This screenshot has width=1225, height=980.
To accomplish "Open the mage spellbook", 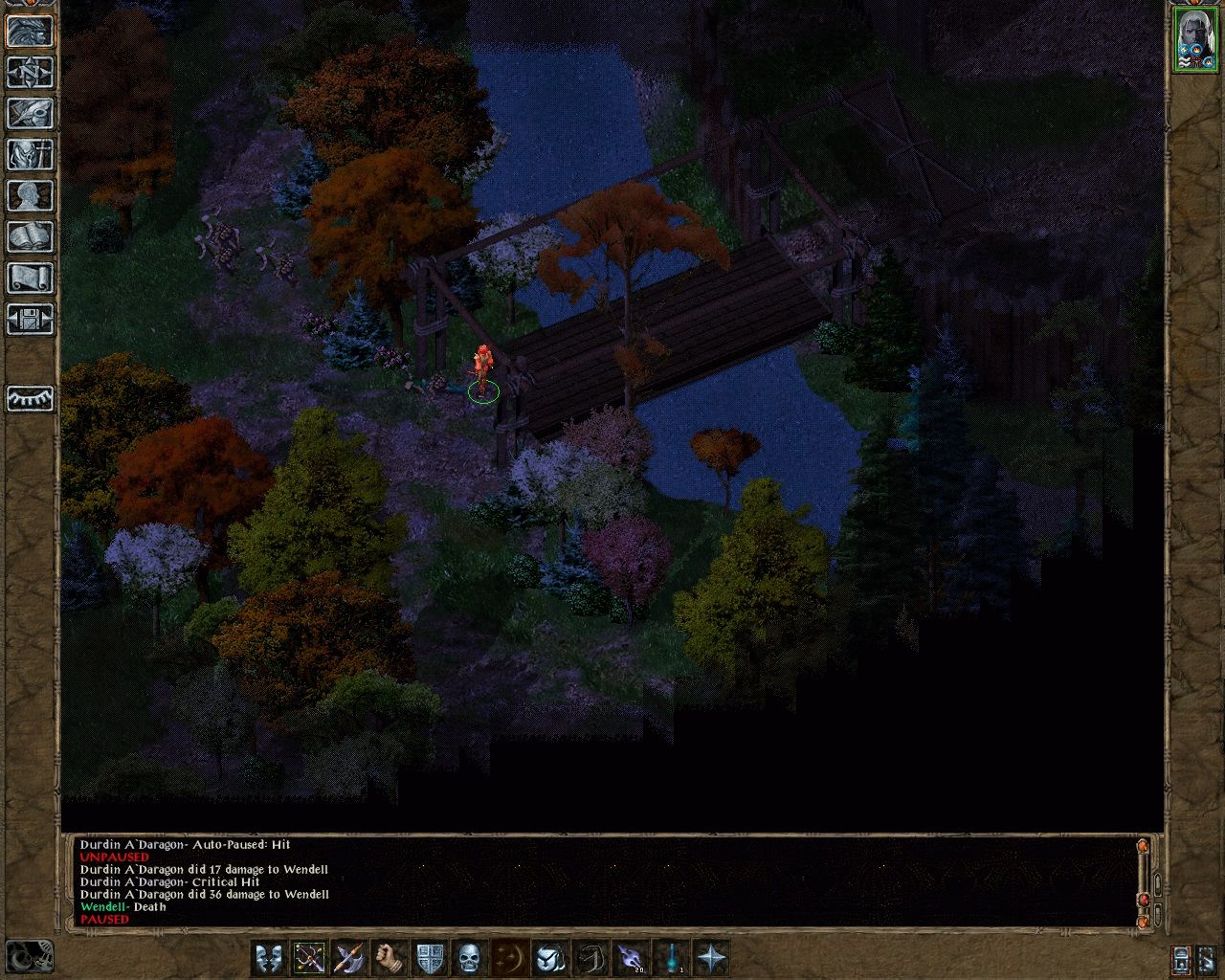I will click(x=30, y=236).
